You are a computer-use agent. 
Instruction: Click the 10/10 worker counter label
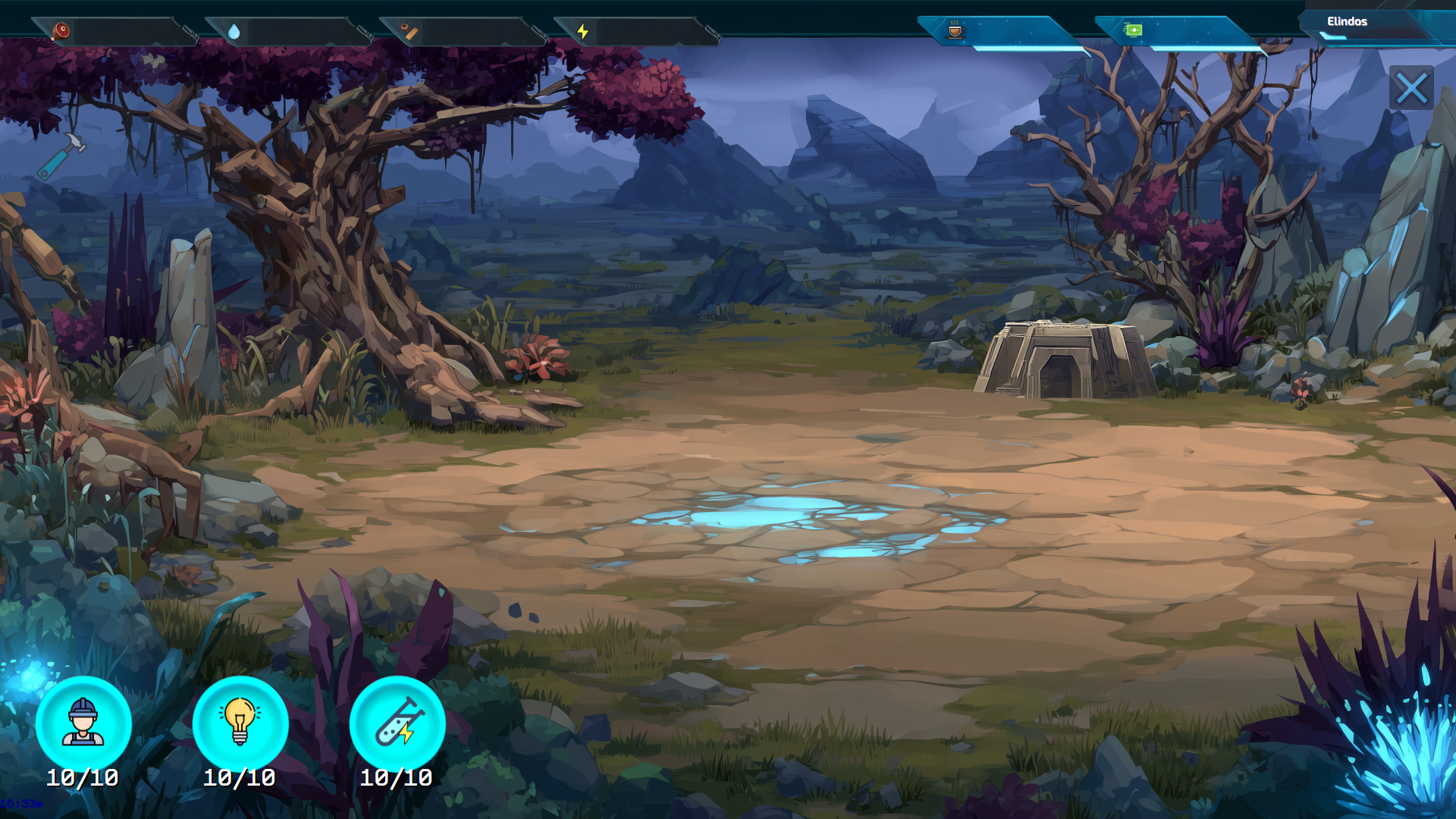click(x=83, y=777)
